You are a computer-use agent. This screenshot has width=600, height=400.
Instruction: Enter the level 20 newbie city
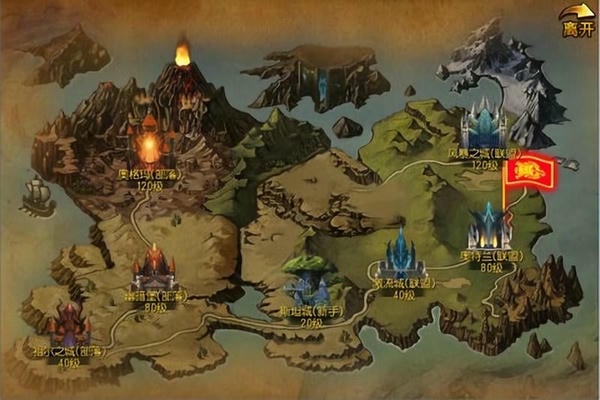pos(304,285)
